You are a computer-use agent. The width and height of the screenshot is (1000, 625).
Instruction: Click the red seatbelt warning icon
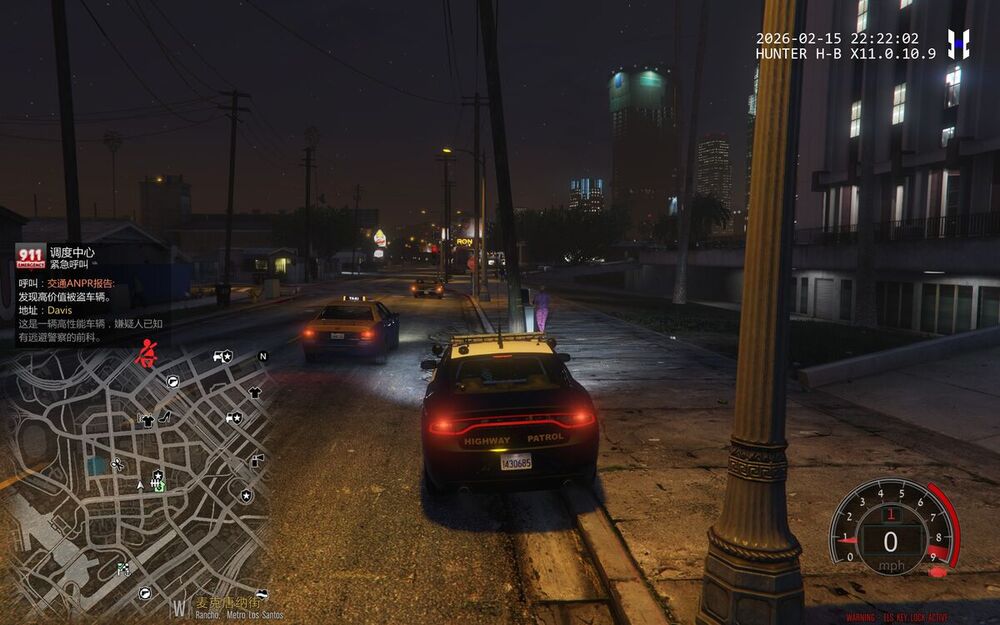146,356
